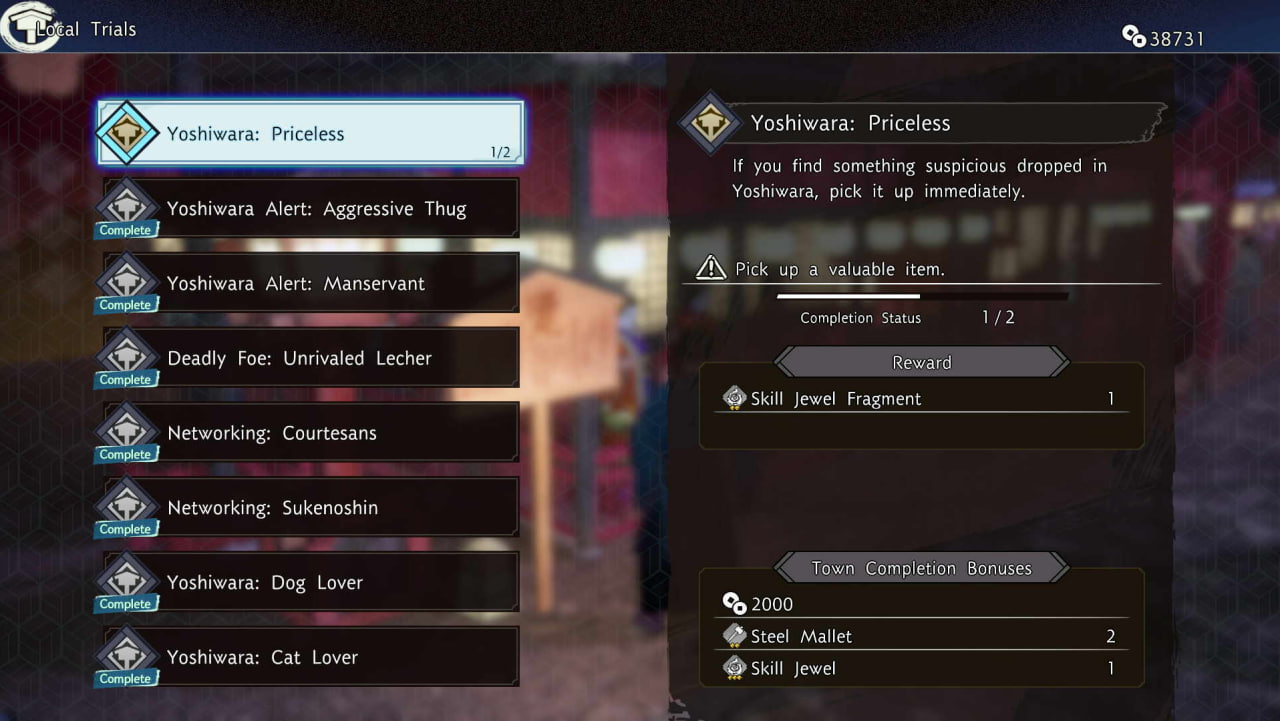The image size is (1280, 721).
Task: Click the Skill Jewel Fragment reward row
Action: [x=921, y=398]
